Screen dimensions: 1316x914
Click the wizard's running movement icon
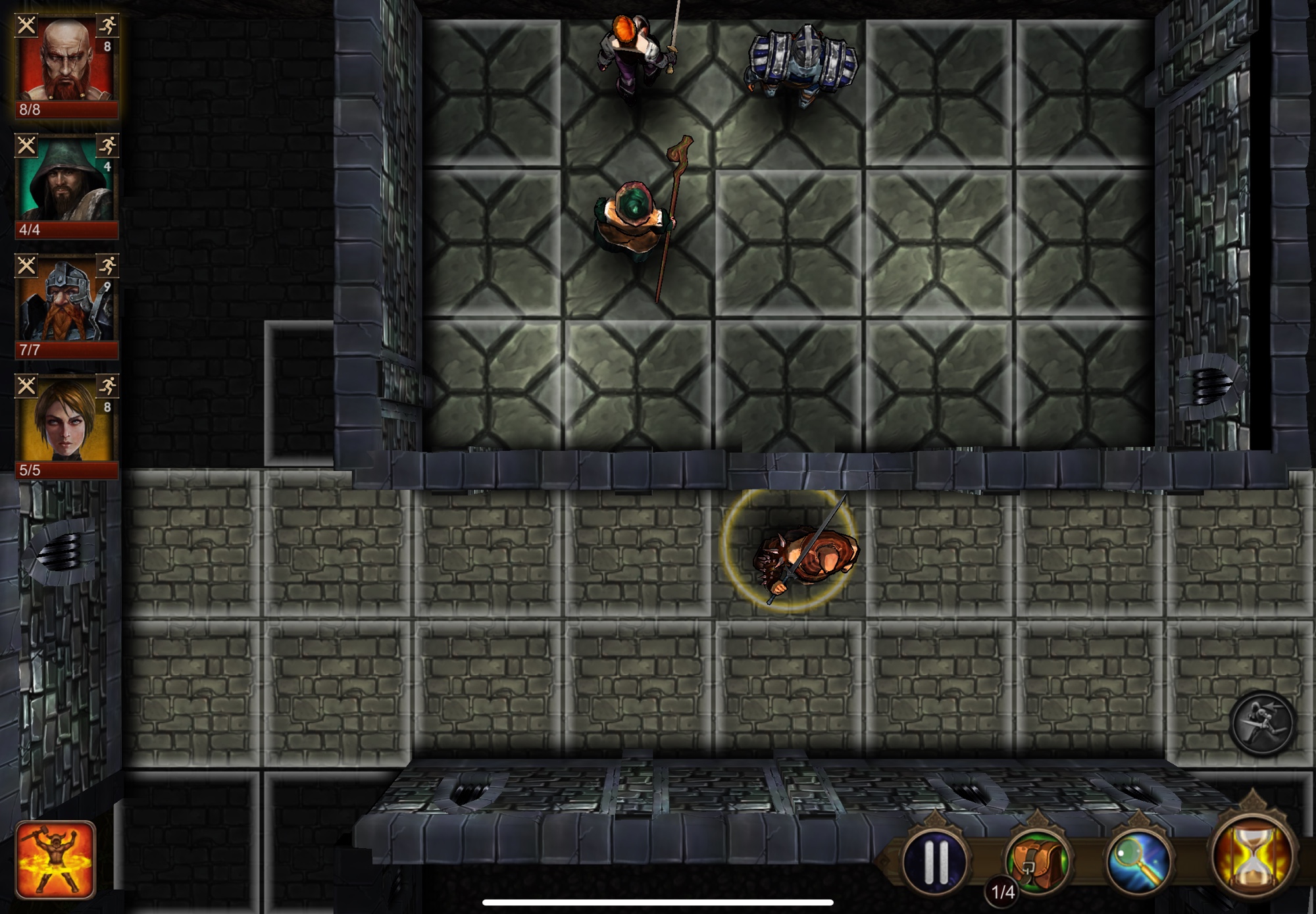pyautogui.click(x=107, y=145)
